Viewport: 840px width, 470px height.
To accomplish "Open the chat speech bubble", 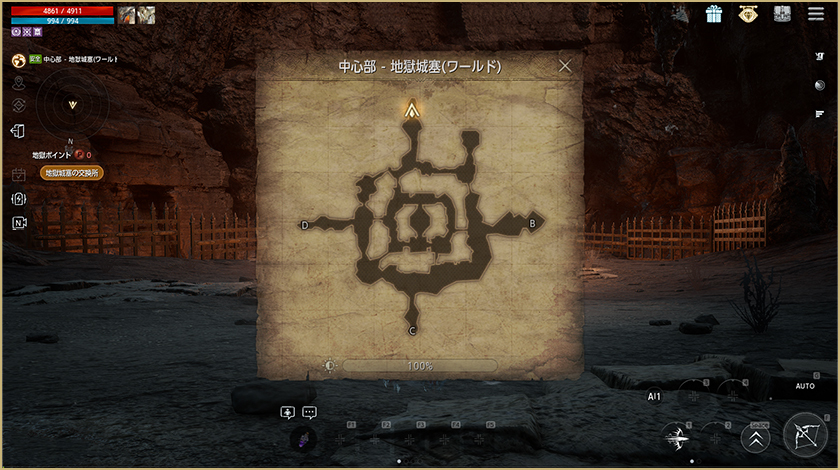I will pos(309,412).
